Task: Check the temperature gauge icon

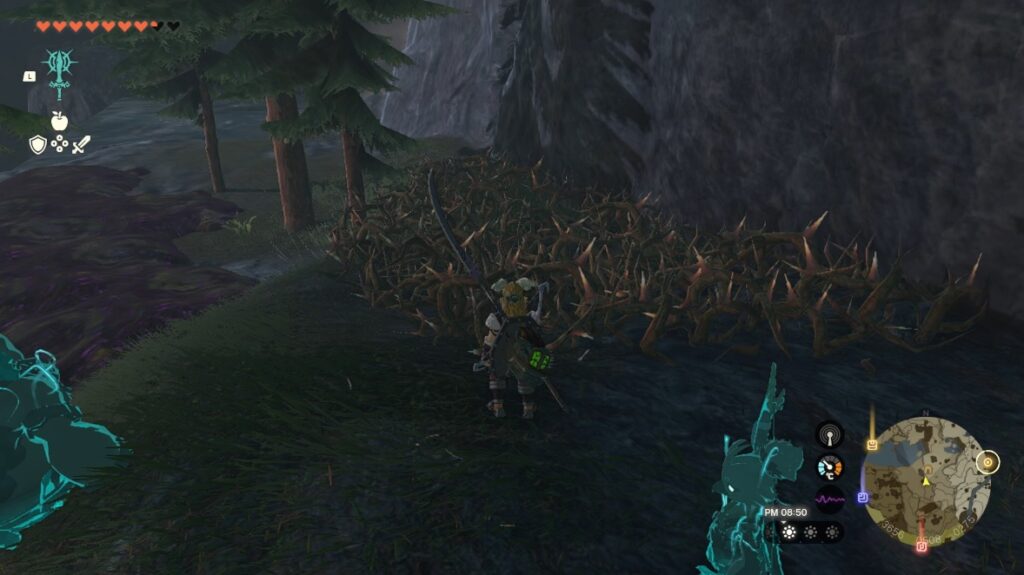Action: (x=829, y=466)
